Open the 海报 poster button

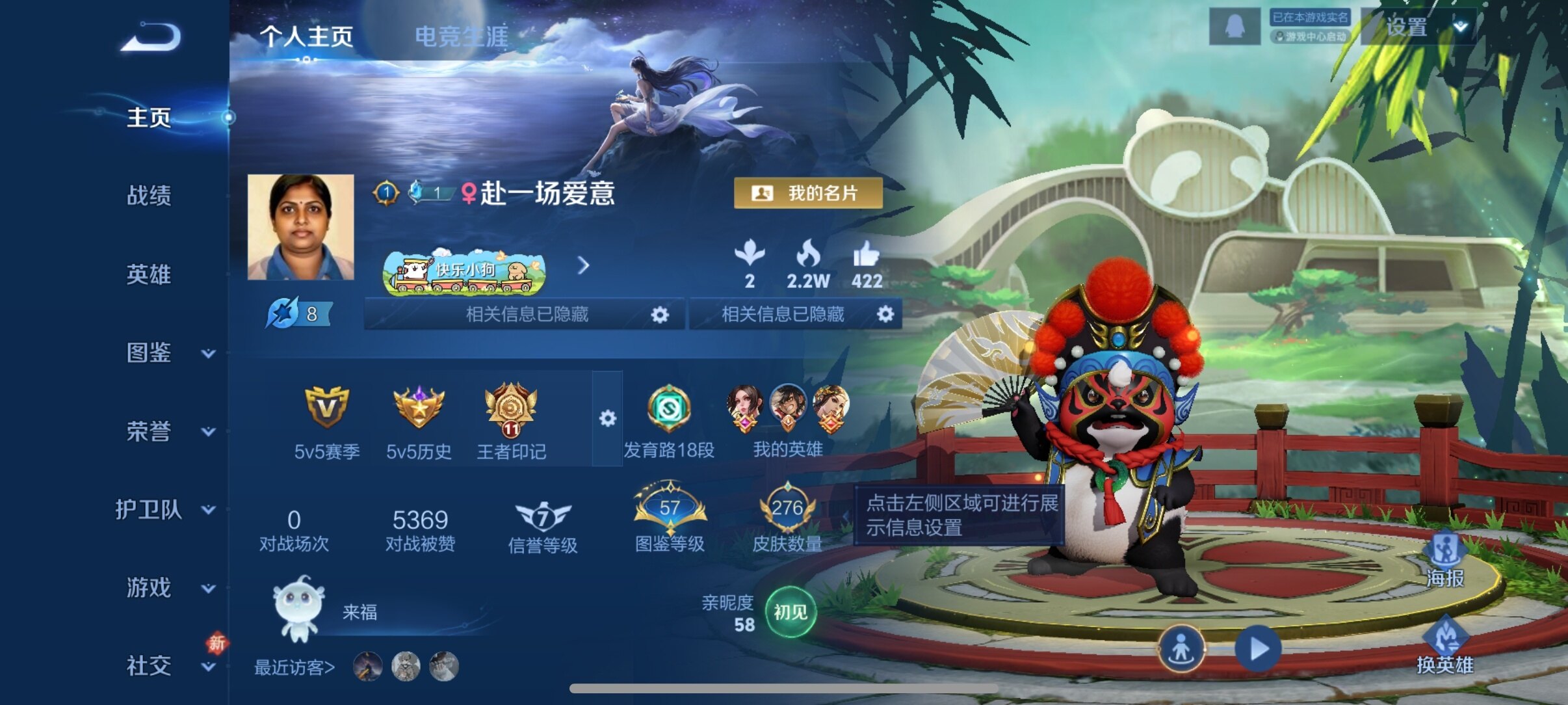click(1444, 559)
